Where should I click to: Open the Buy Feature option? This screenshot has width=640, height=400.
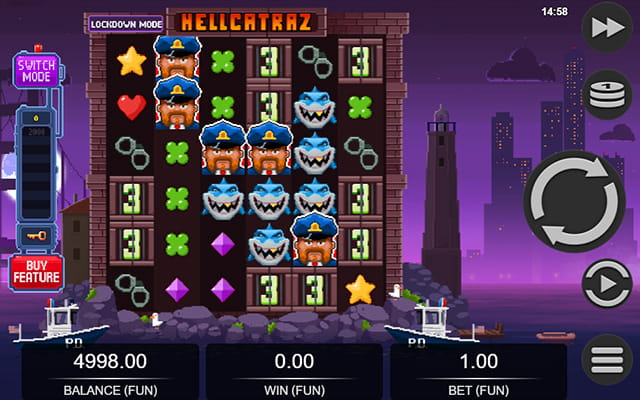pos(37,272)
